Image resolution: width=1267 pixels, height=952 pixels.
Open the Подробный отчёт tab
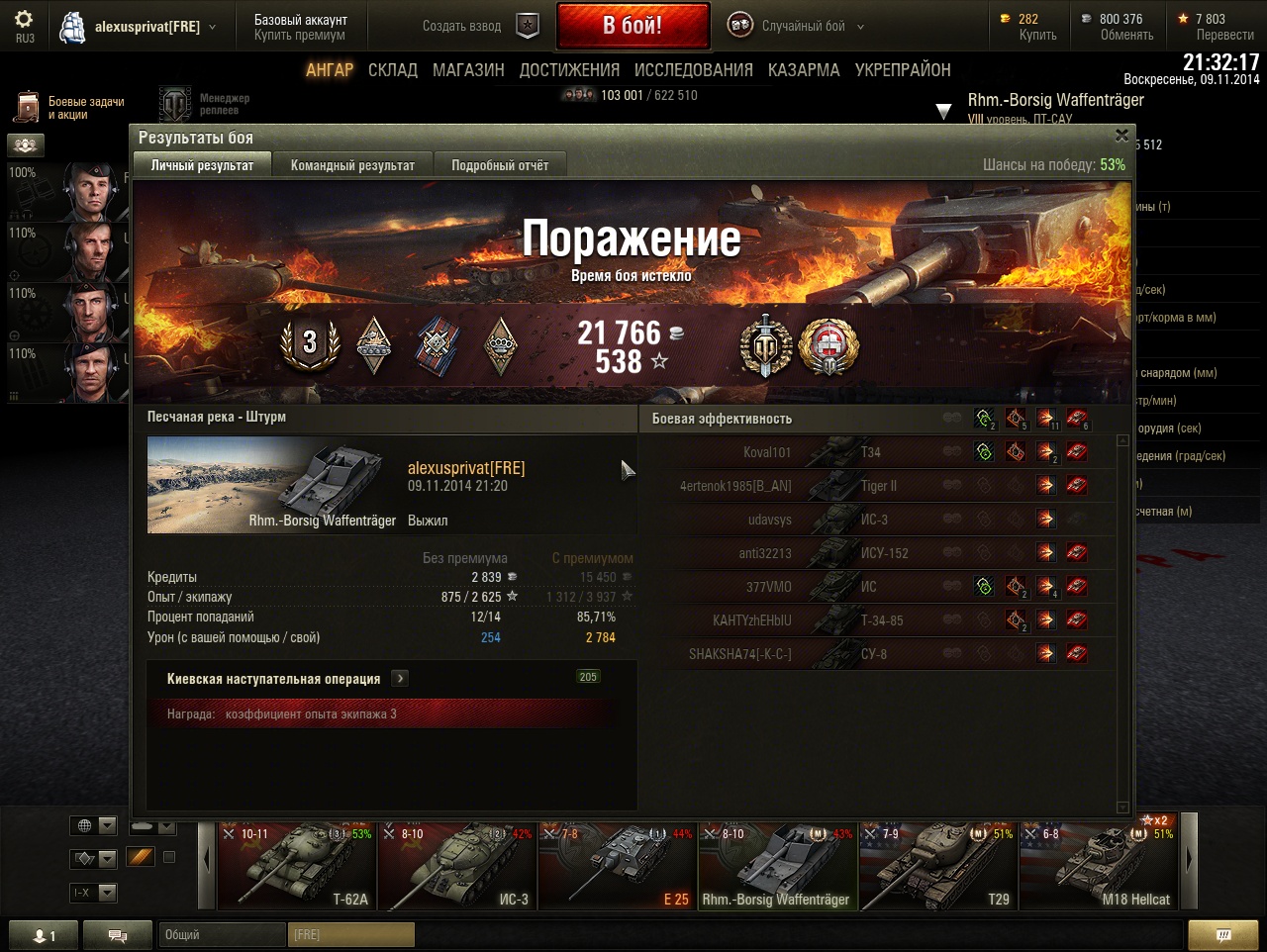(500, 165)
